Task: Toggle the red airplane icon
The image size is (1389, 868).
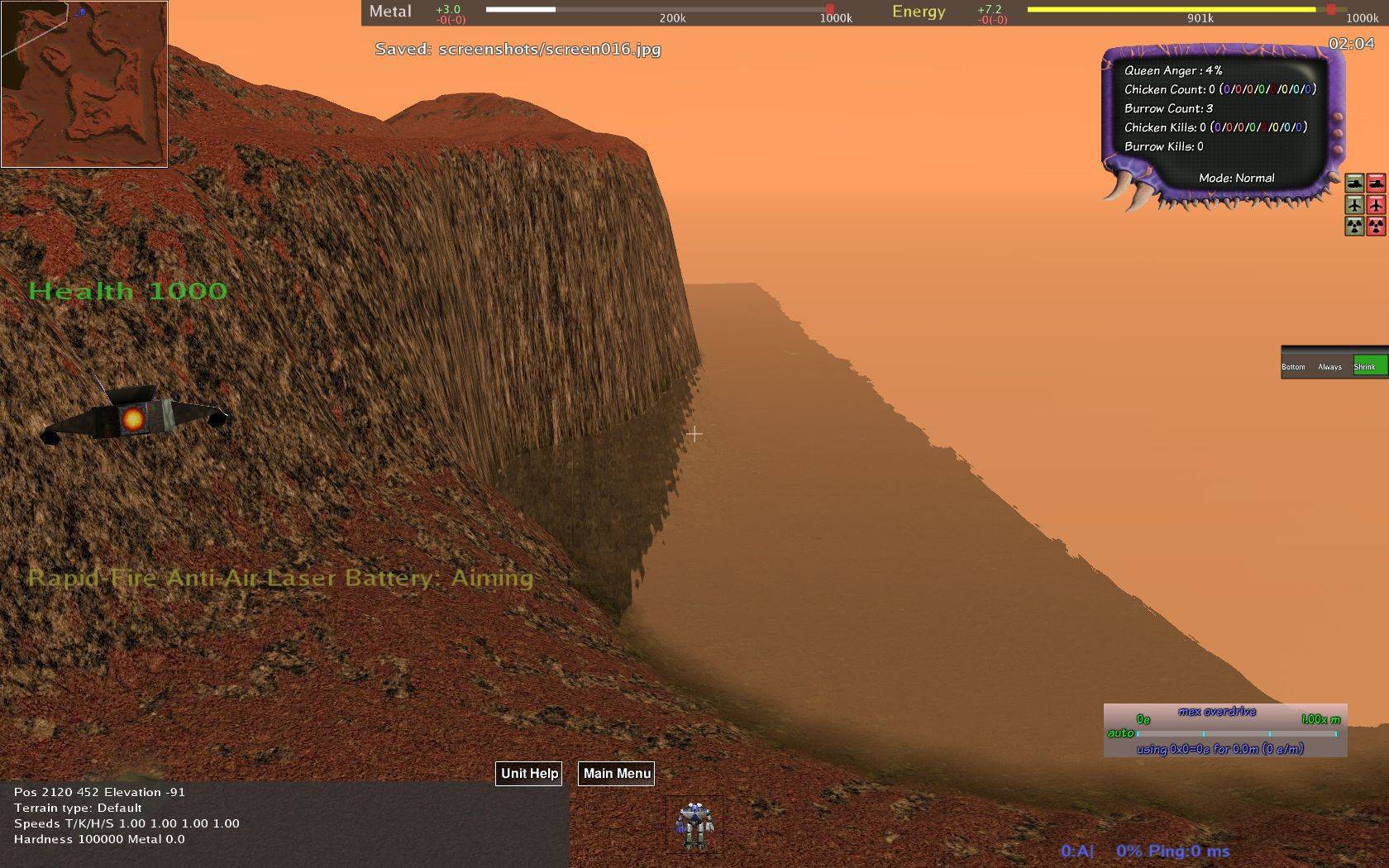Action: coord(1376,204)
